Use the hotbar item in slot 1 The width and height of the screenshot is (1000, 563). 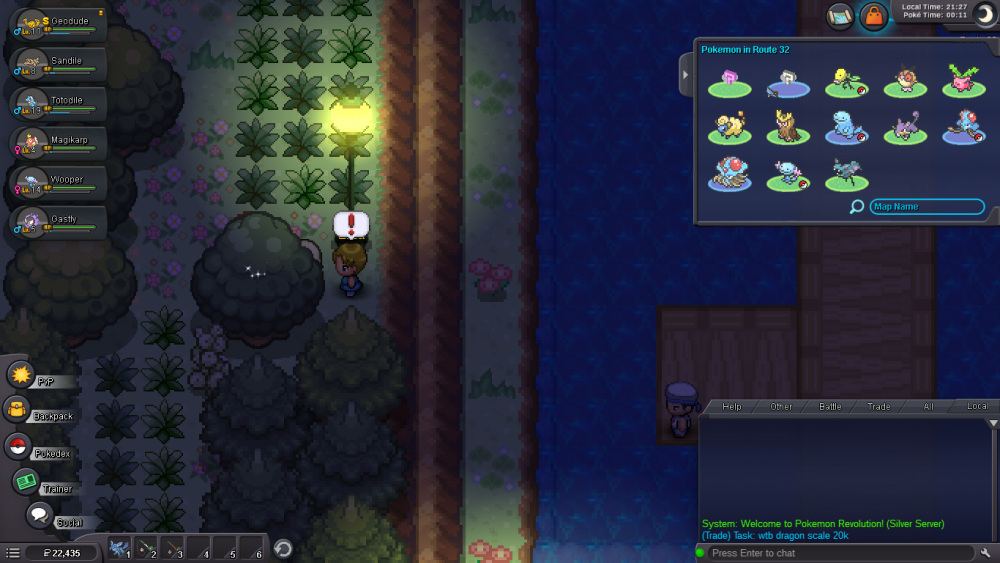click(x=120, y=548)
